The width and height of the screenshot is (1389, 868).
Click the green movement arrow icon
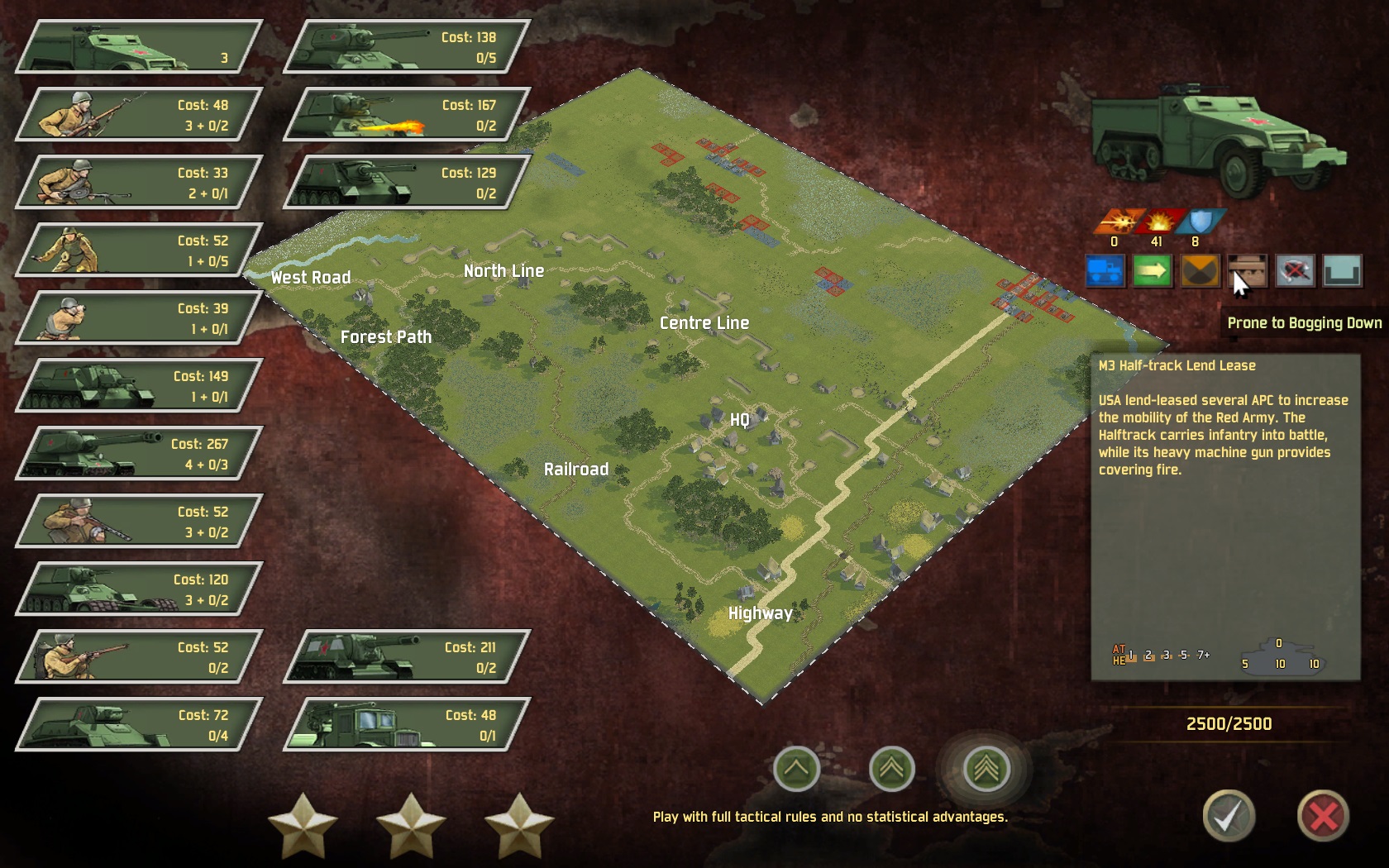point(1153,271)
